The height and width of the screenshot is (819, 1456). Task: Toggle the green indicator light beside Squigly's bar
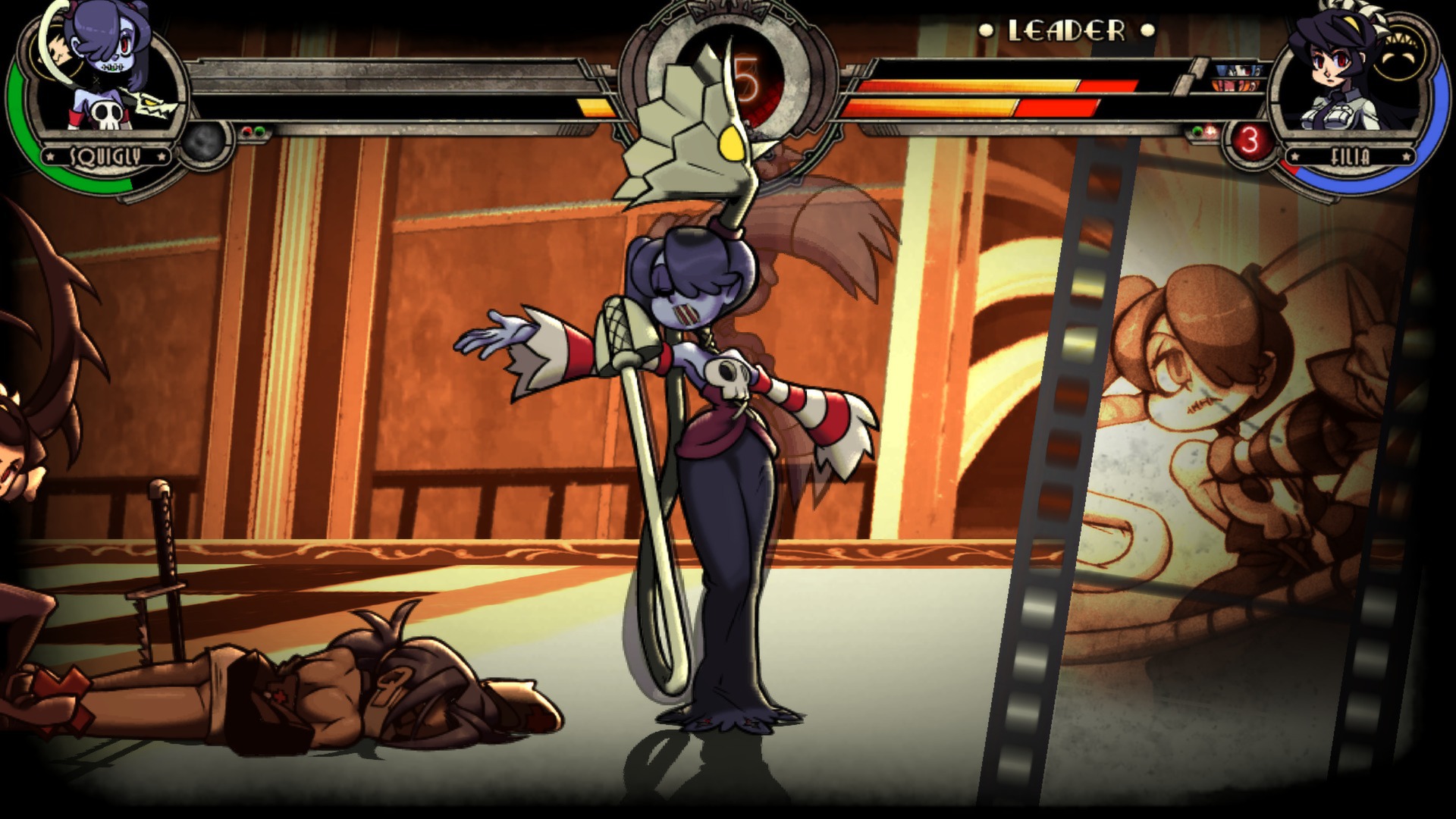point(260,130)
